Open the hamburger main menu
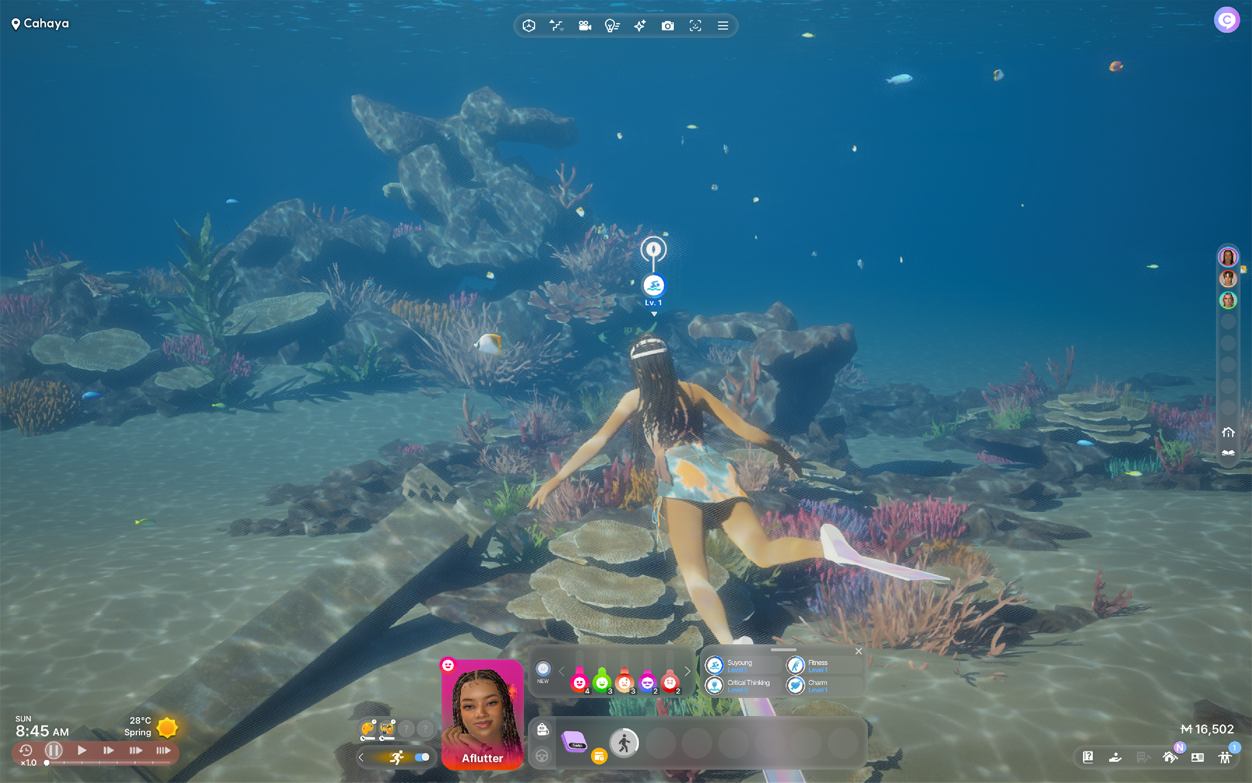The height and width of the screenshot is (783, 1252). pyautogui.click(x=723, y=26)
